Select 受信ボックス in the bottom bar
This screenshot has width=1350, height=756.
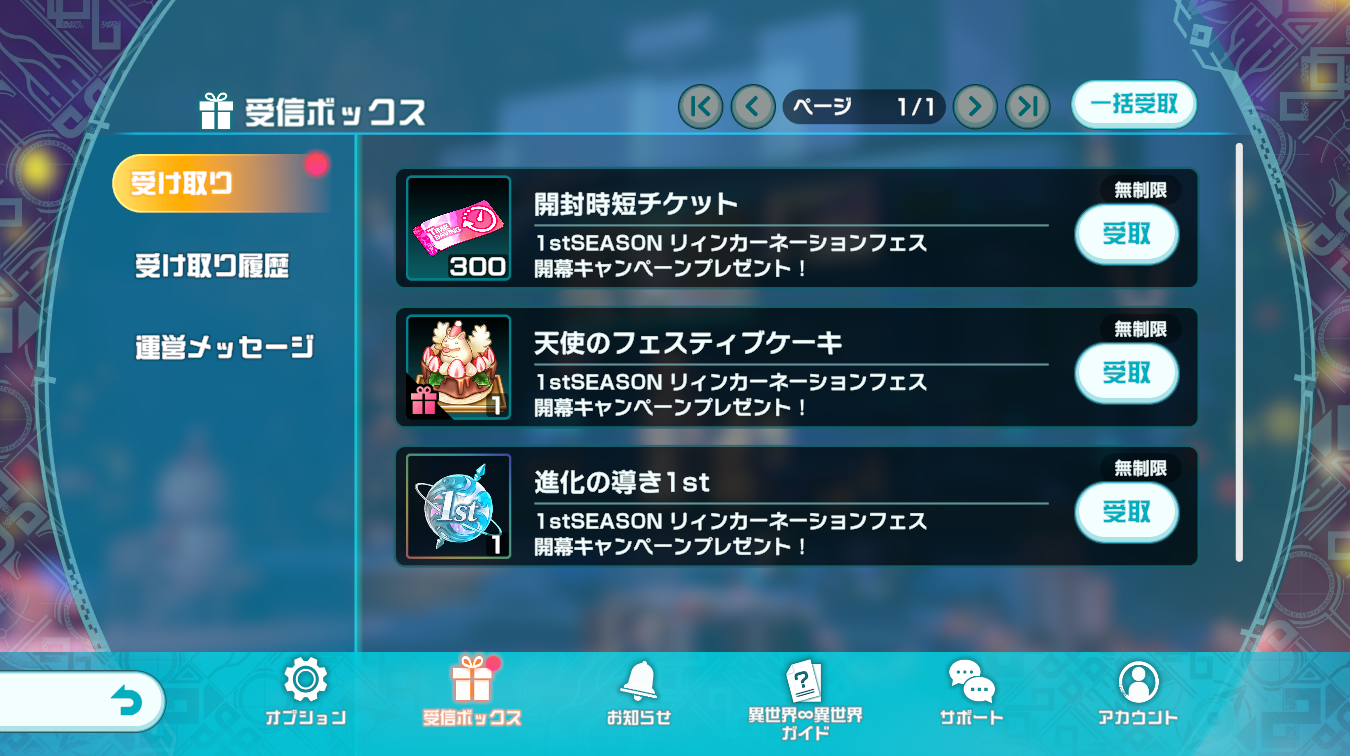471,691
